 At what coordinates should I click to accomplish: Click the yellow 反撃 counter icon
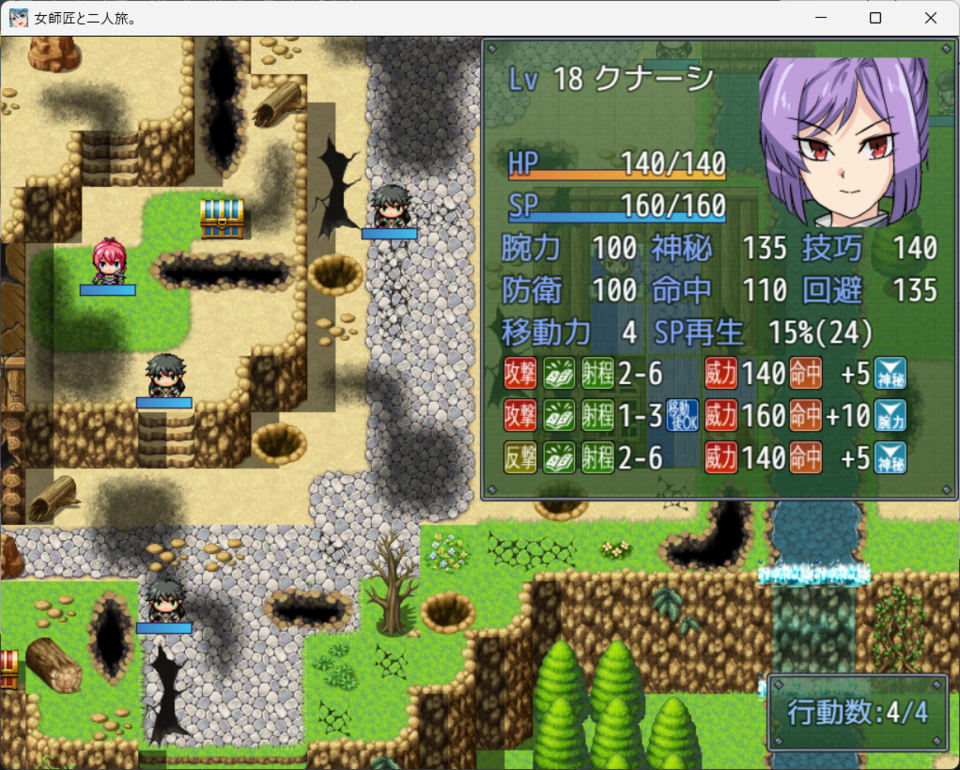click(x=520, y=458)
